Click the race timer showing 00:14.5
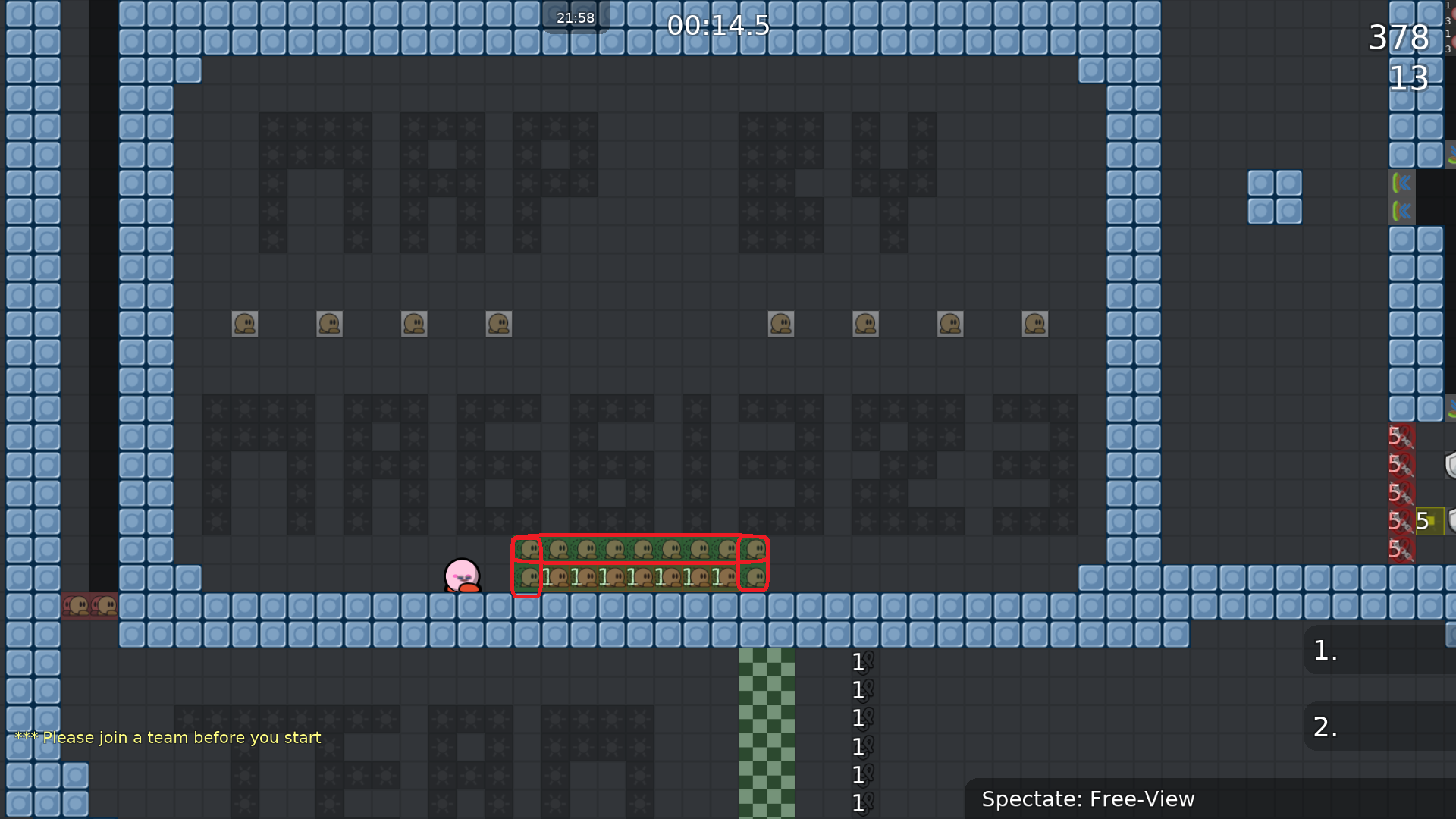This screenshot has height=819, width=1456. point(717,26)
